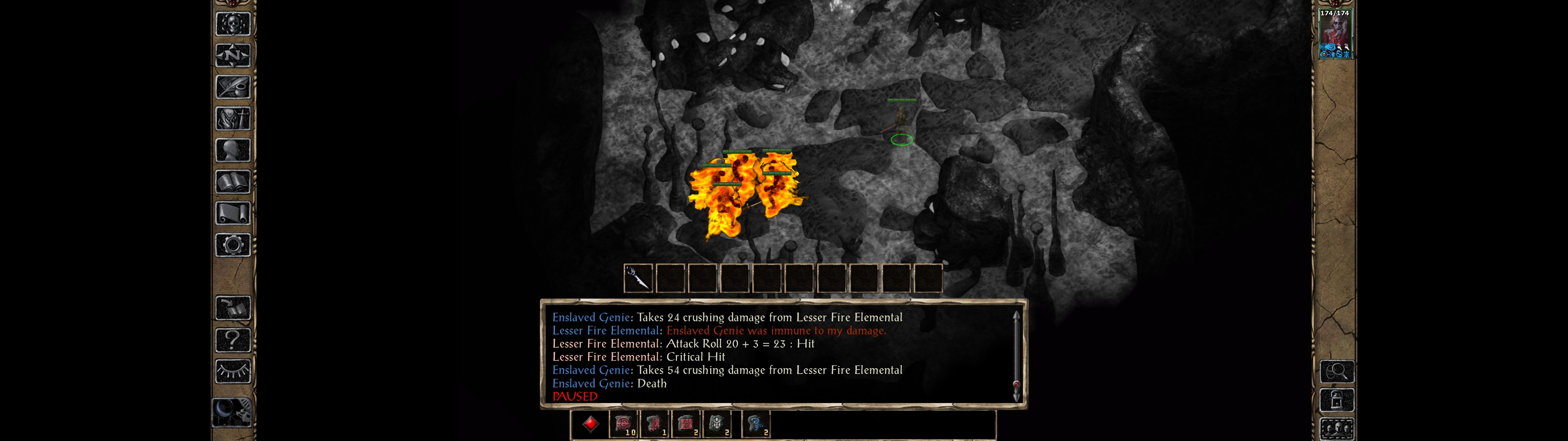Toggle the closed-eye interface hide button
Image resolution: width=1568 pixels, height=441 pixels.
(232, 371)
